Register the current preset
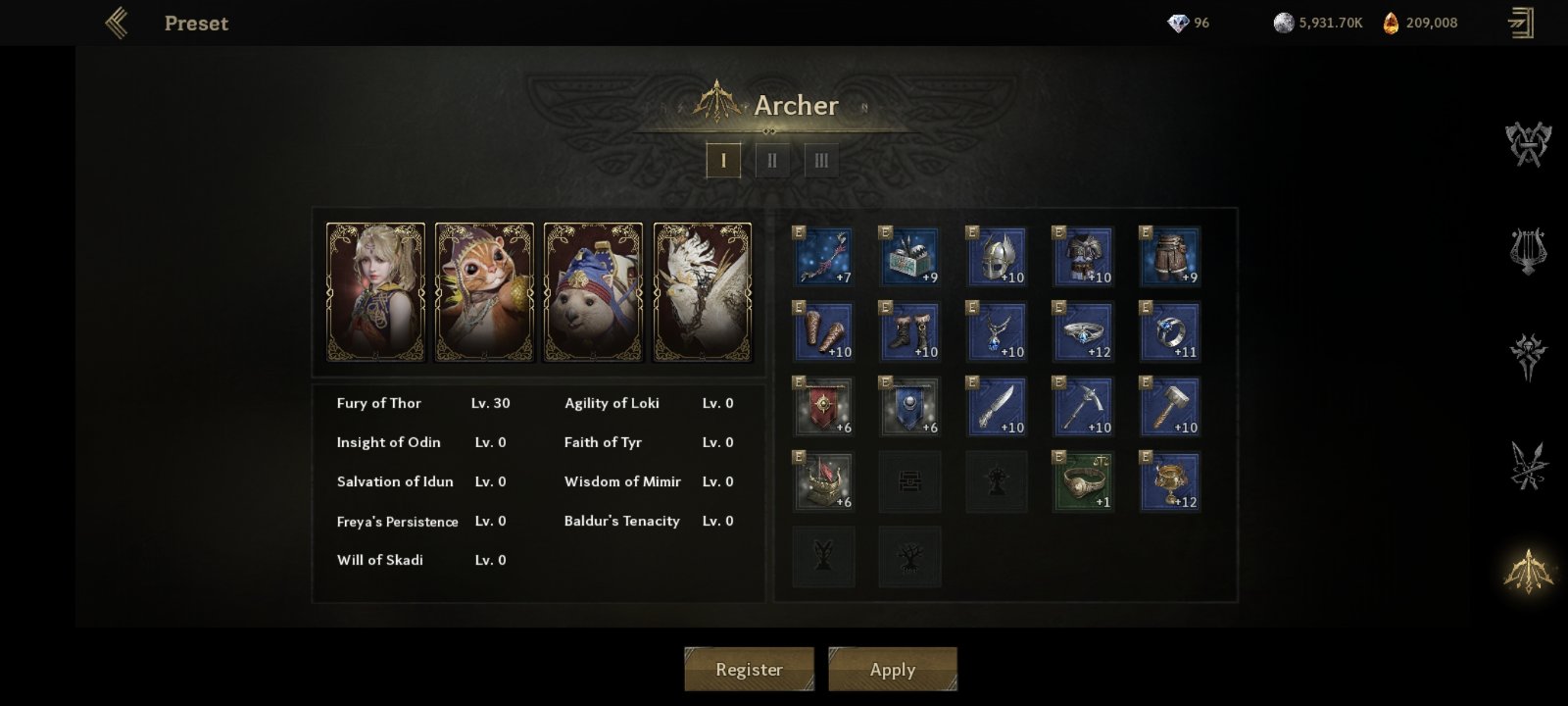Image resolution: width=1568 pixels, height=706 pixels. [749, 669]
